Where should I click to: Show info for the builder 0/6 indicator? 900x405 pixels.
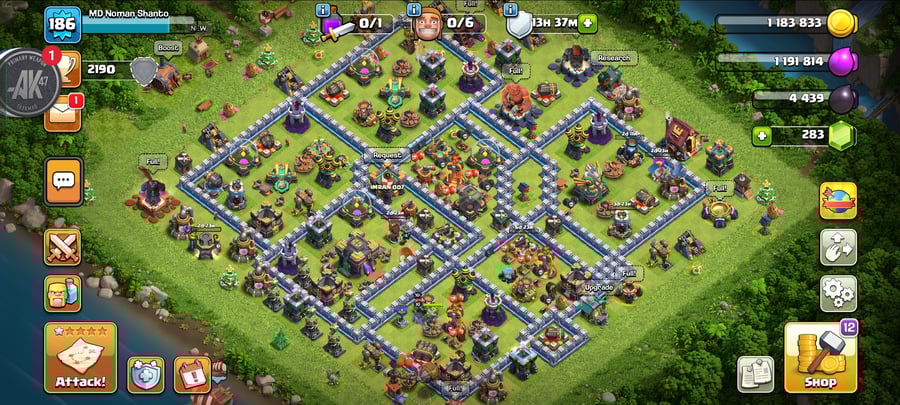(414, 9)
